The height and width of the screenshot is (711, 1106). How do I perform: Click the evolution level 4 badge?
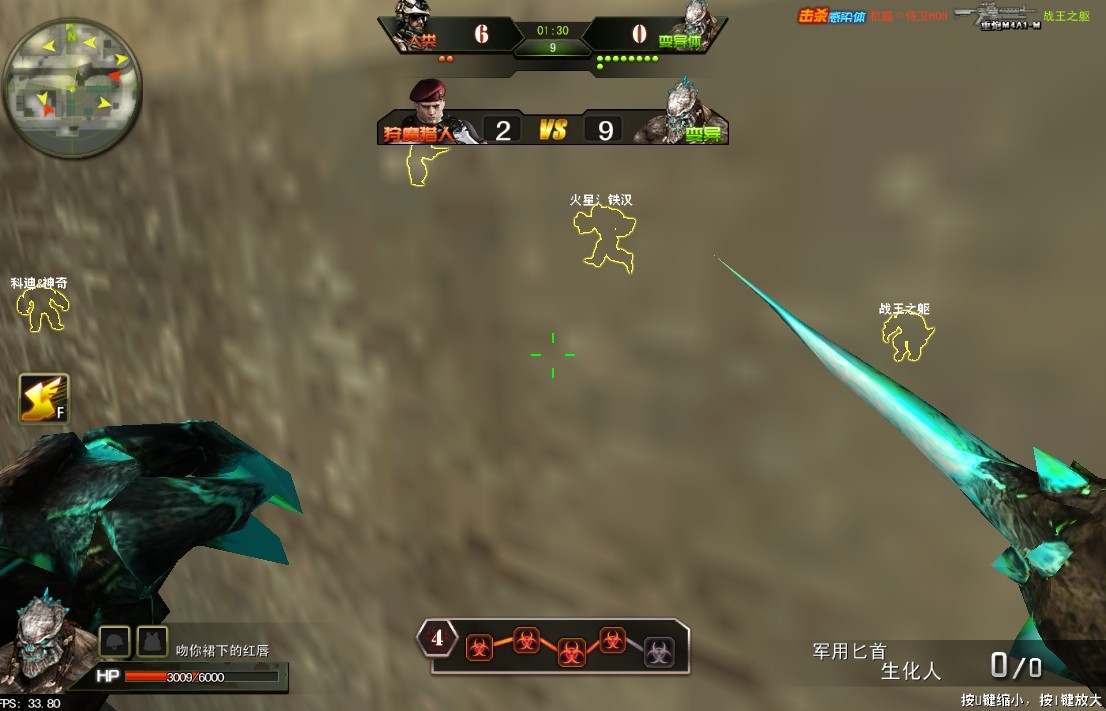(437, 637)
